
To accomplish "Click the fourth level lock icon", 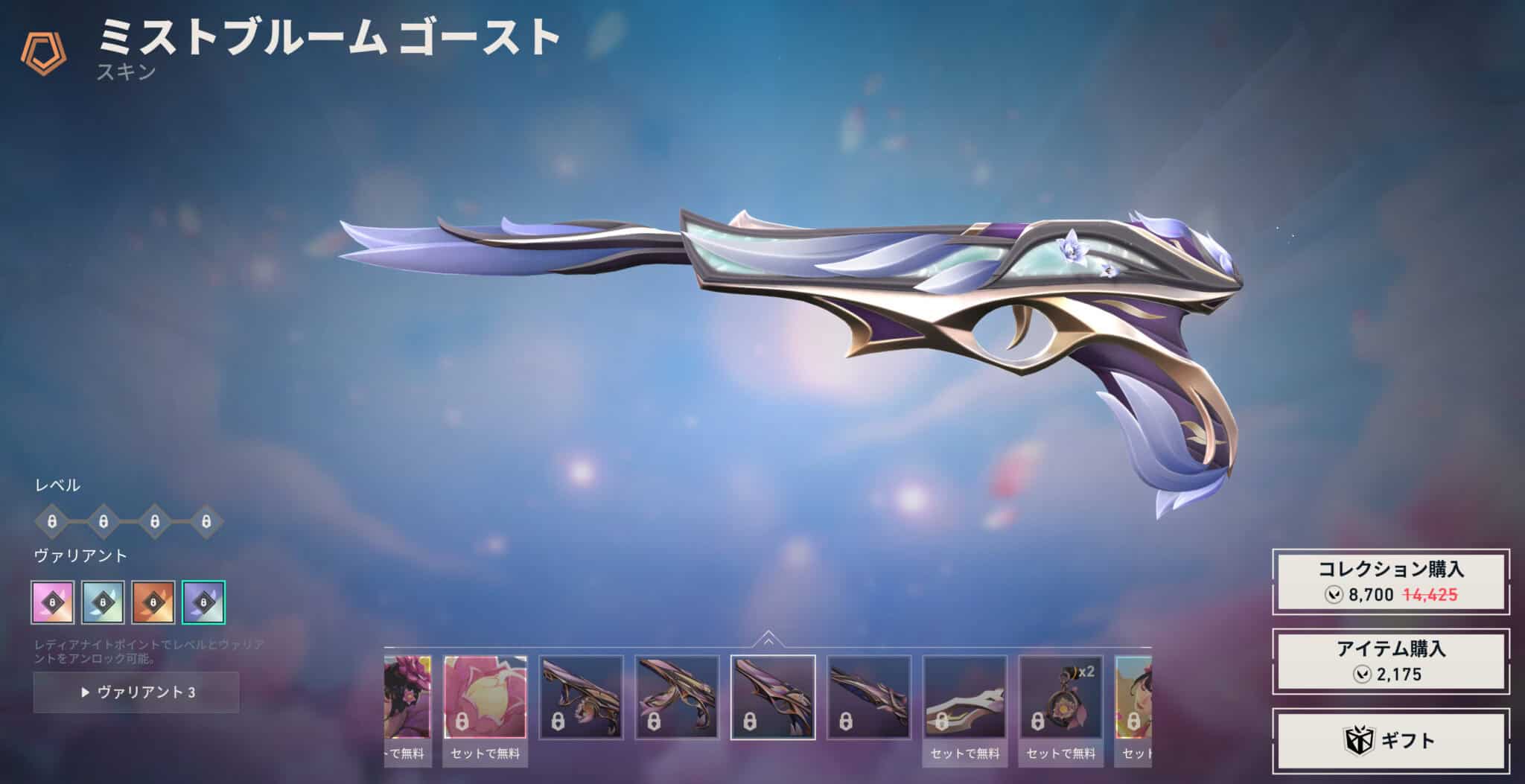I will (x=206, y=523).
